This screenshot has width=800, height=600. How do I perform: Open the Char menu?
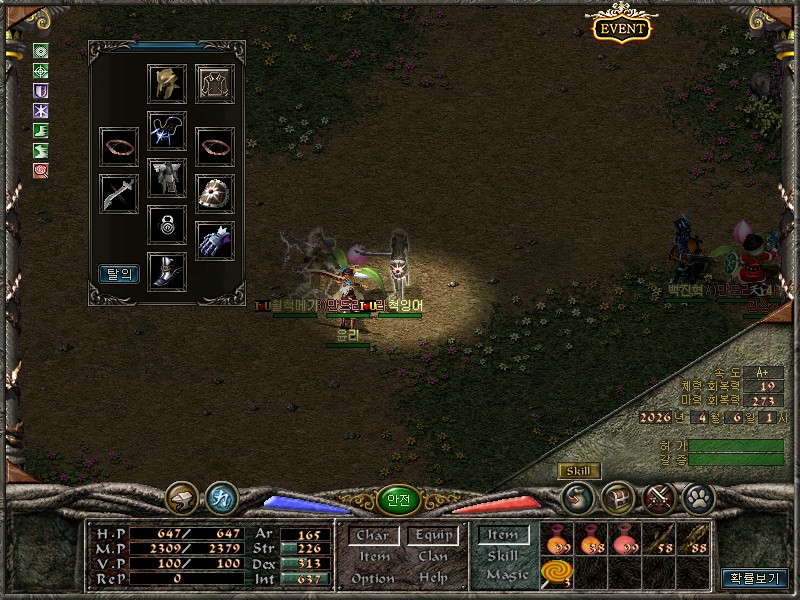pyautogui.click(x=372, y=536)
